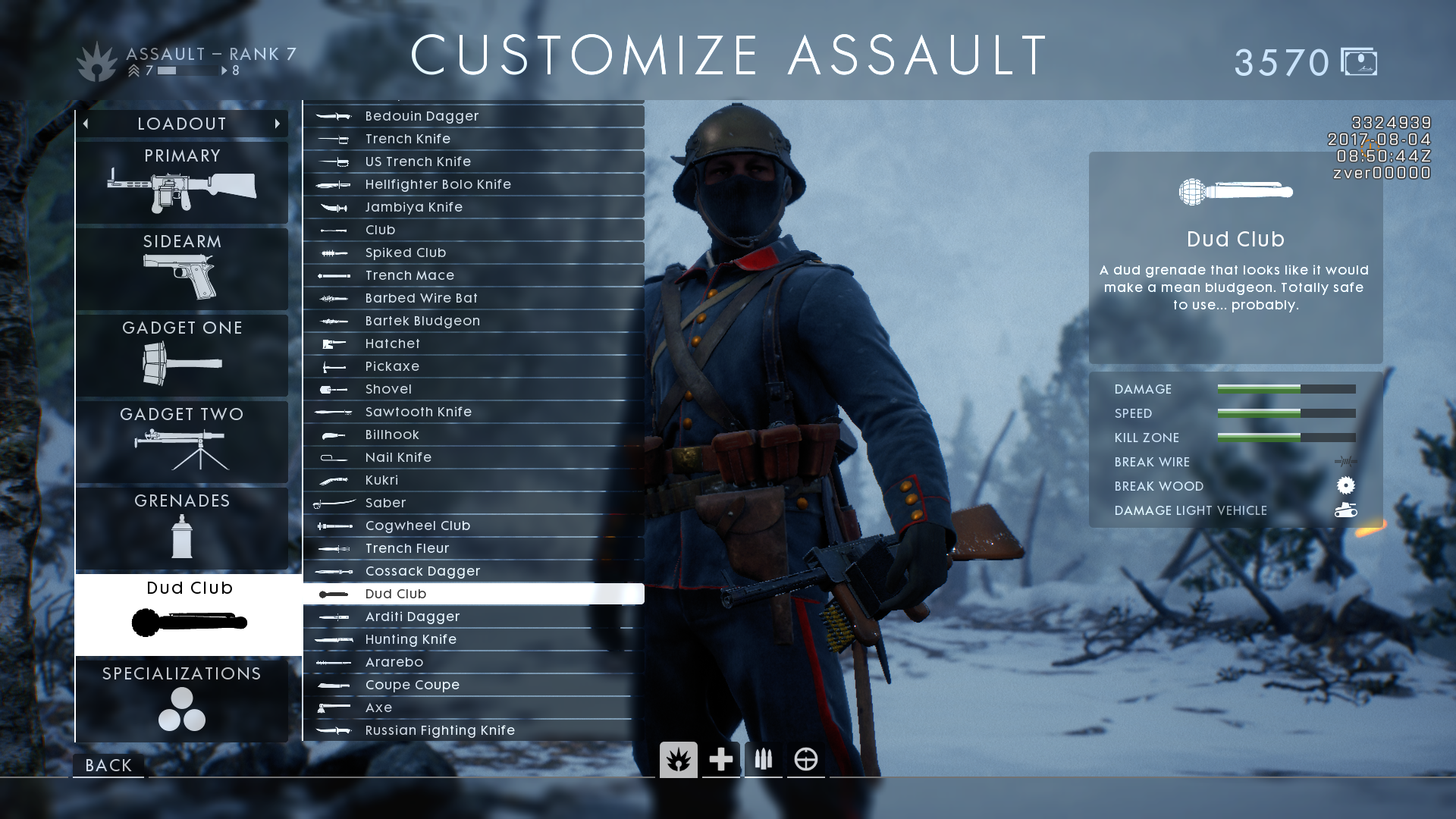Switch to the Scout class crosshair tab
1456x819 pixels.
point(805,759)
